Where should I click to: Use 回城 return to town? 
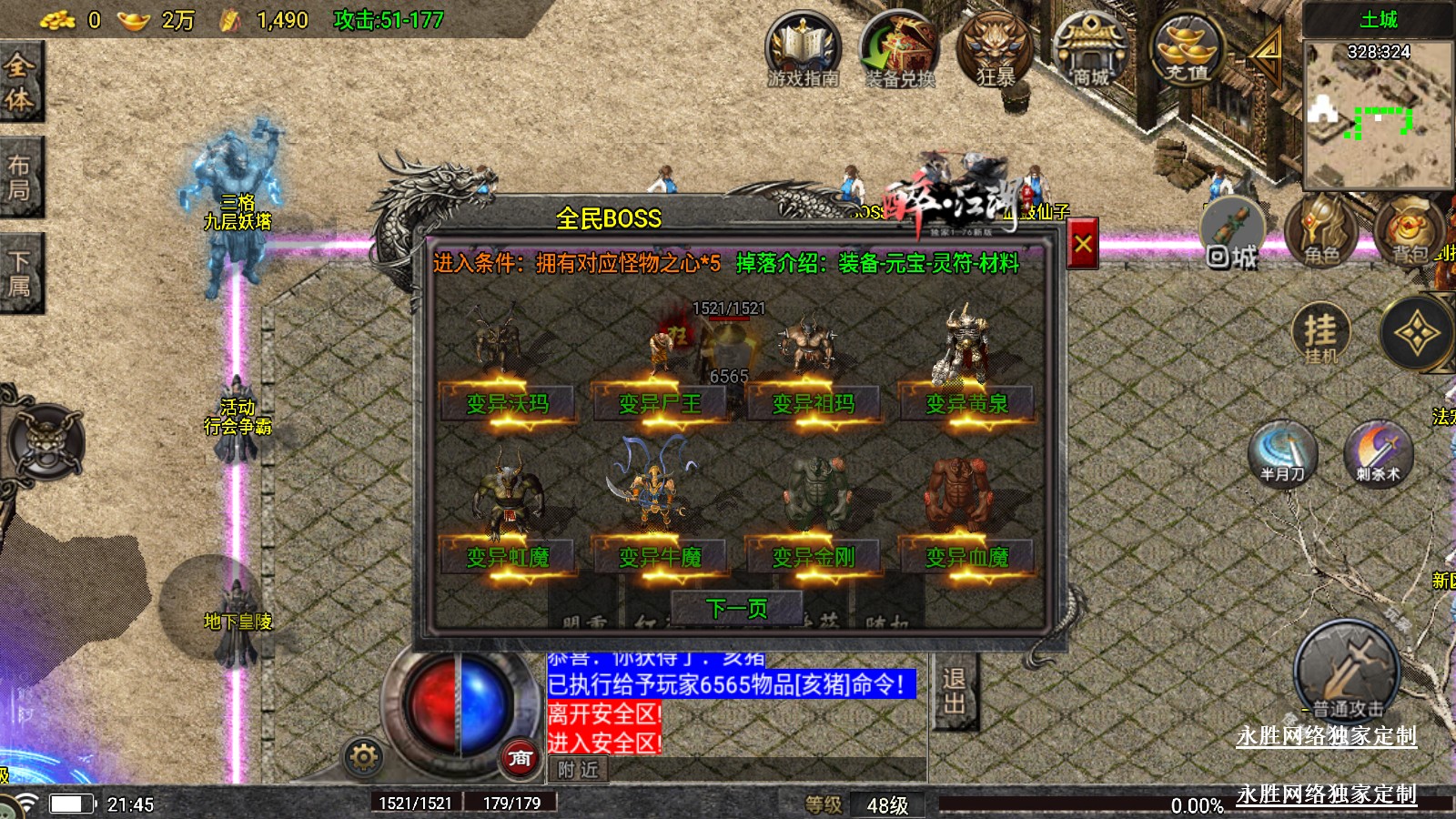click(x=1232, y=235)
